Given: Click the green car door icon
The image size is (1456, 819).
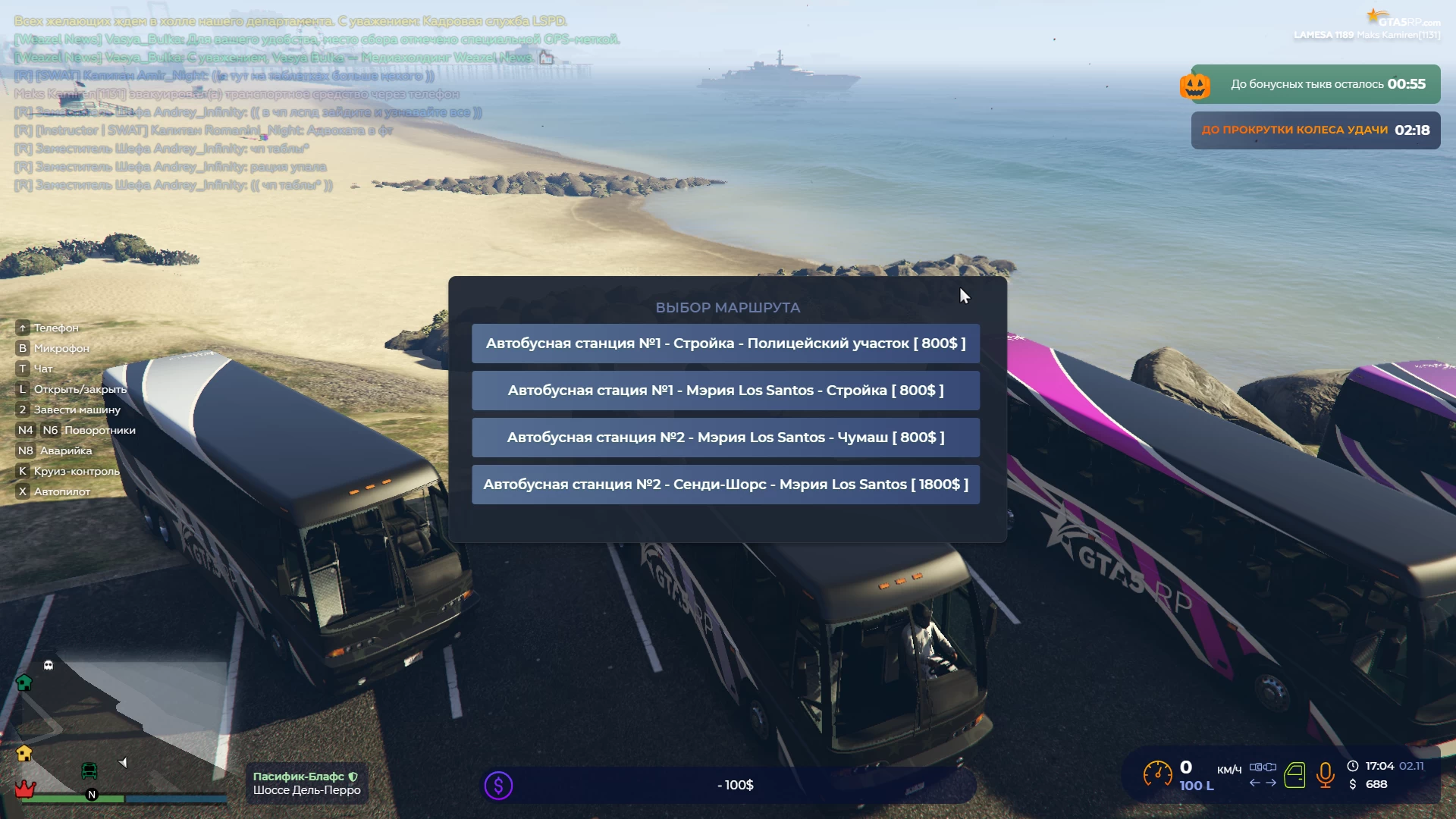Looking at the screenshot, I should [x=1294, y=775].
